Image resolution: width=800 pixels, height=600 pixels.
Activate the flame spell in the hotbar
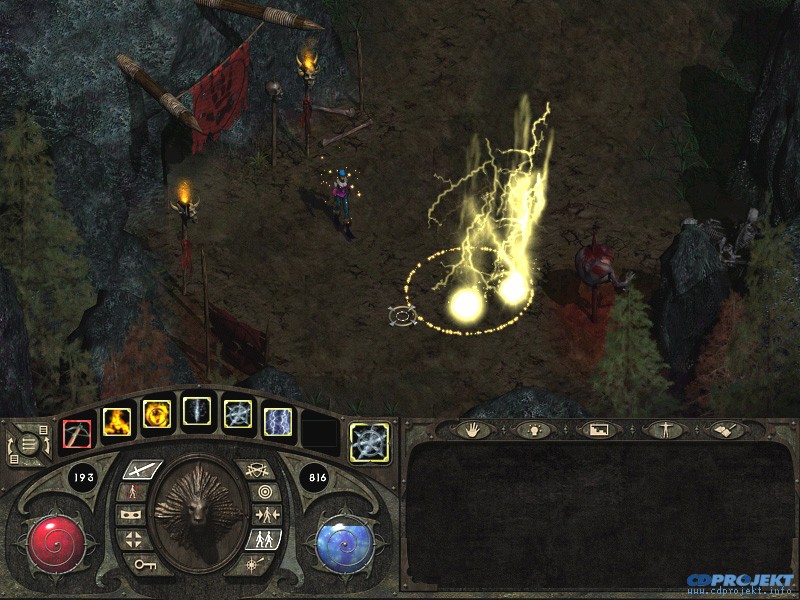click(x=115, y=416)
